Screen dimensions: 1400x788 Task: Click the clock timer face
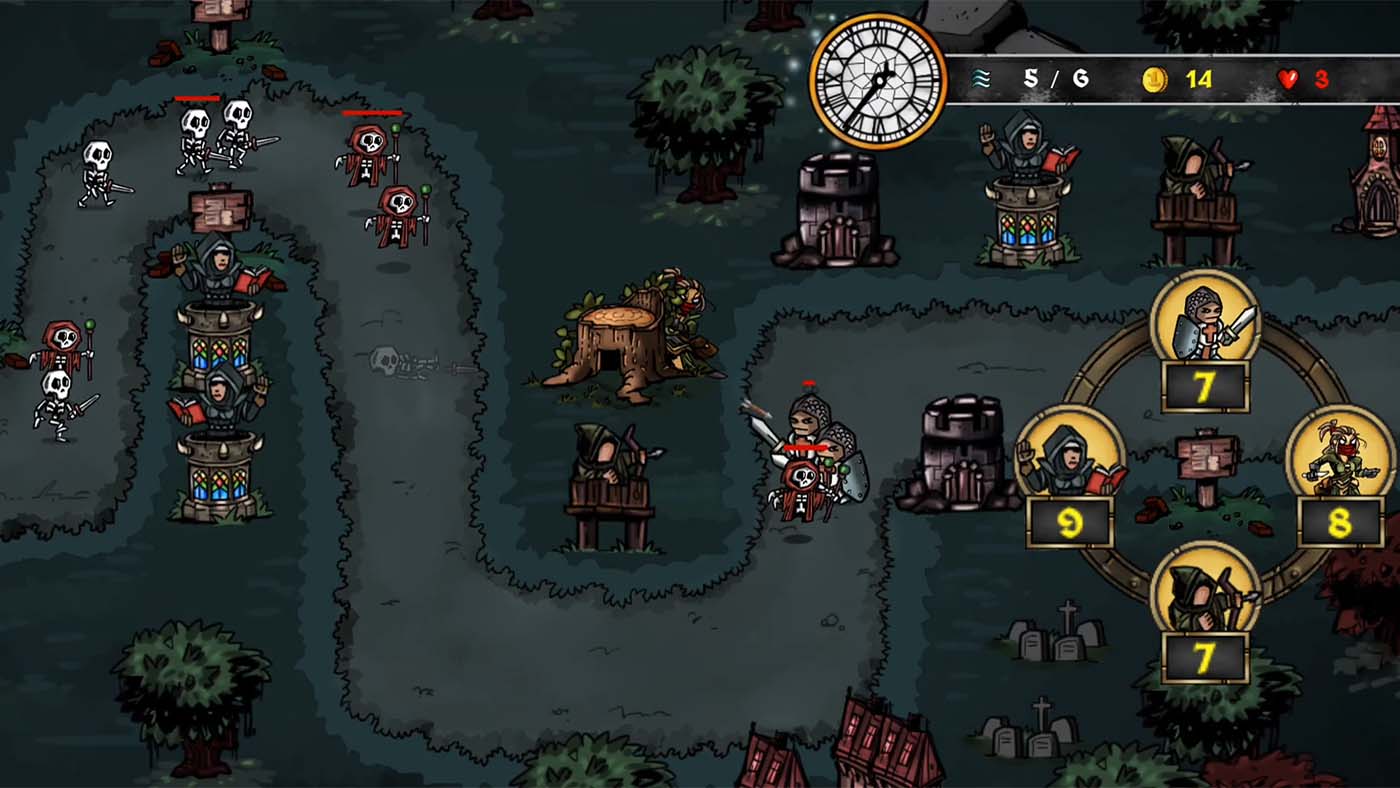coord(878,80)
